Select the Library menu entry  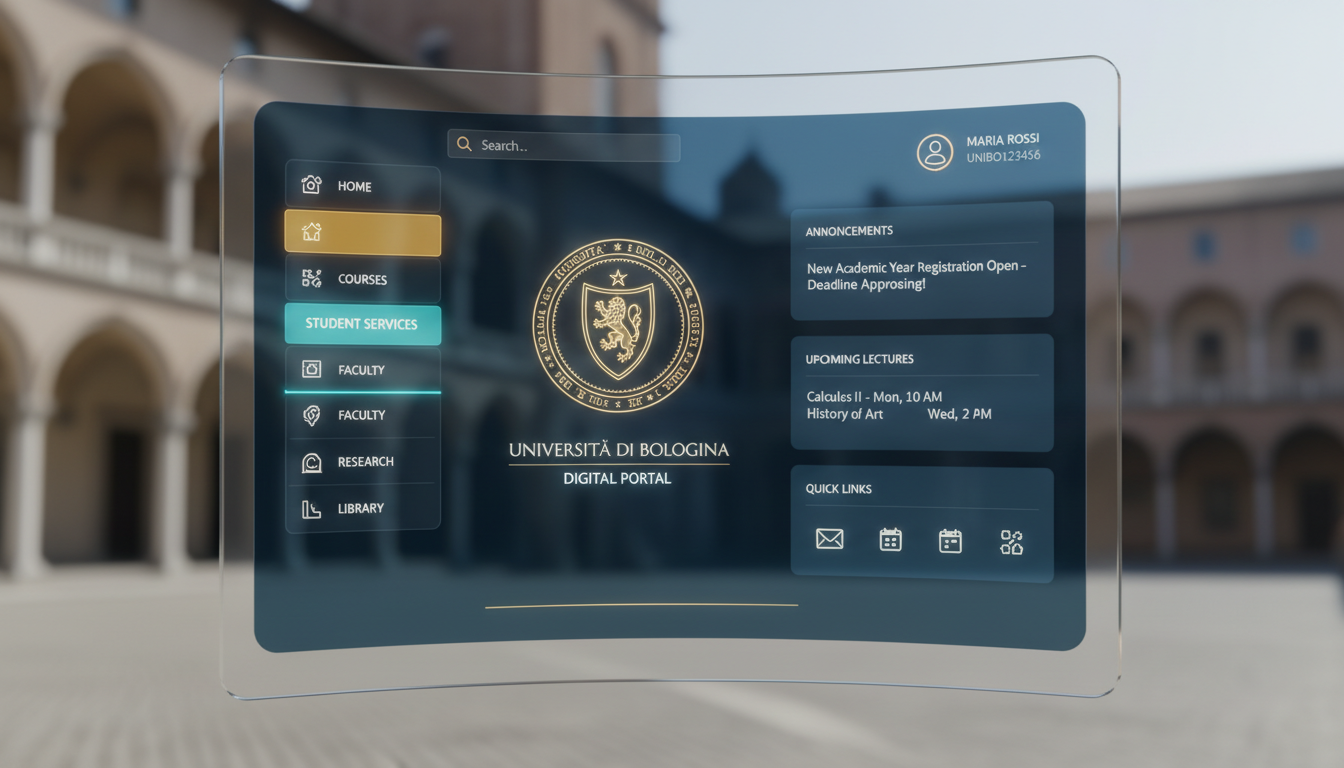point(362,508)
